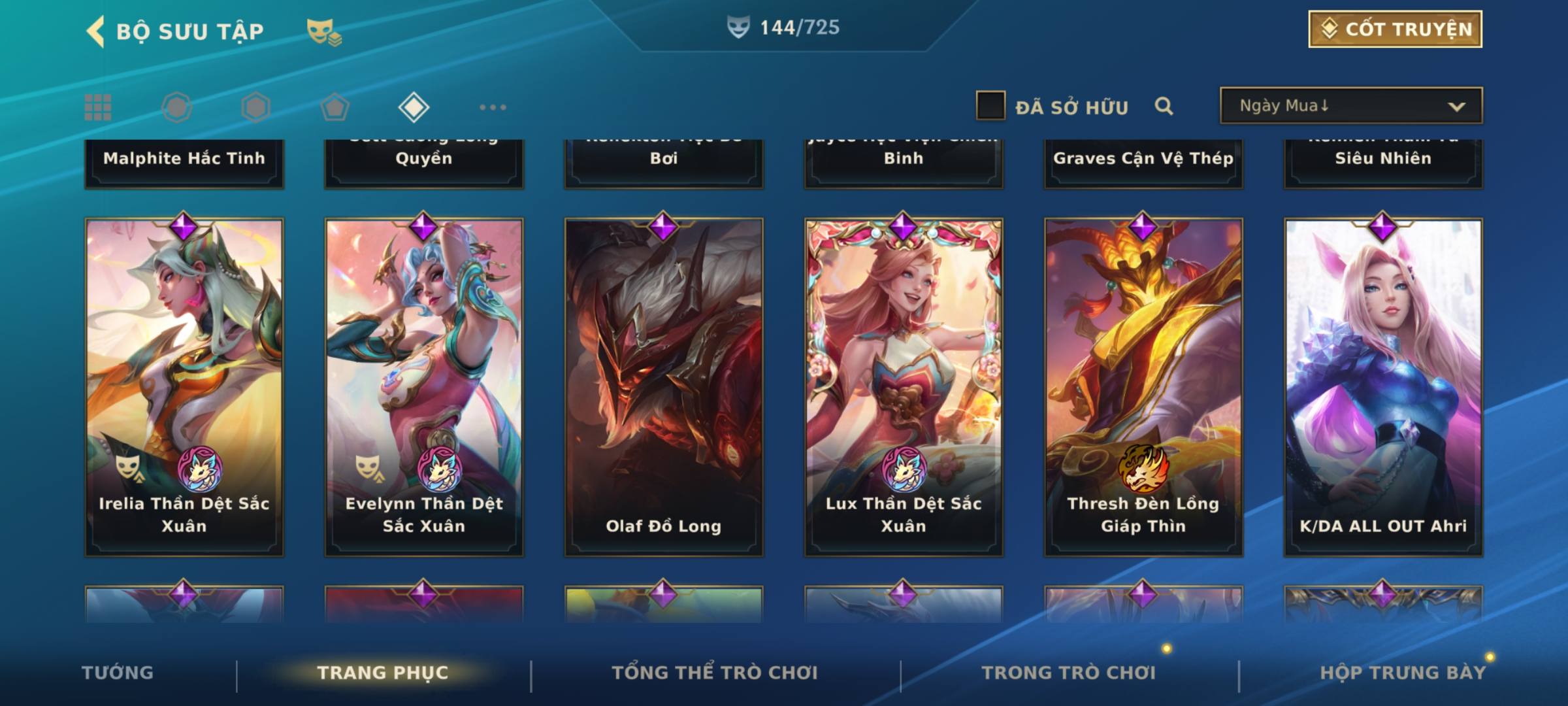Open the Trong Trò Chơi tab
1568x706 pixels.
click(x=1069, y=673)
